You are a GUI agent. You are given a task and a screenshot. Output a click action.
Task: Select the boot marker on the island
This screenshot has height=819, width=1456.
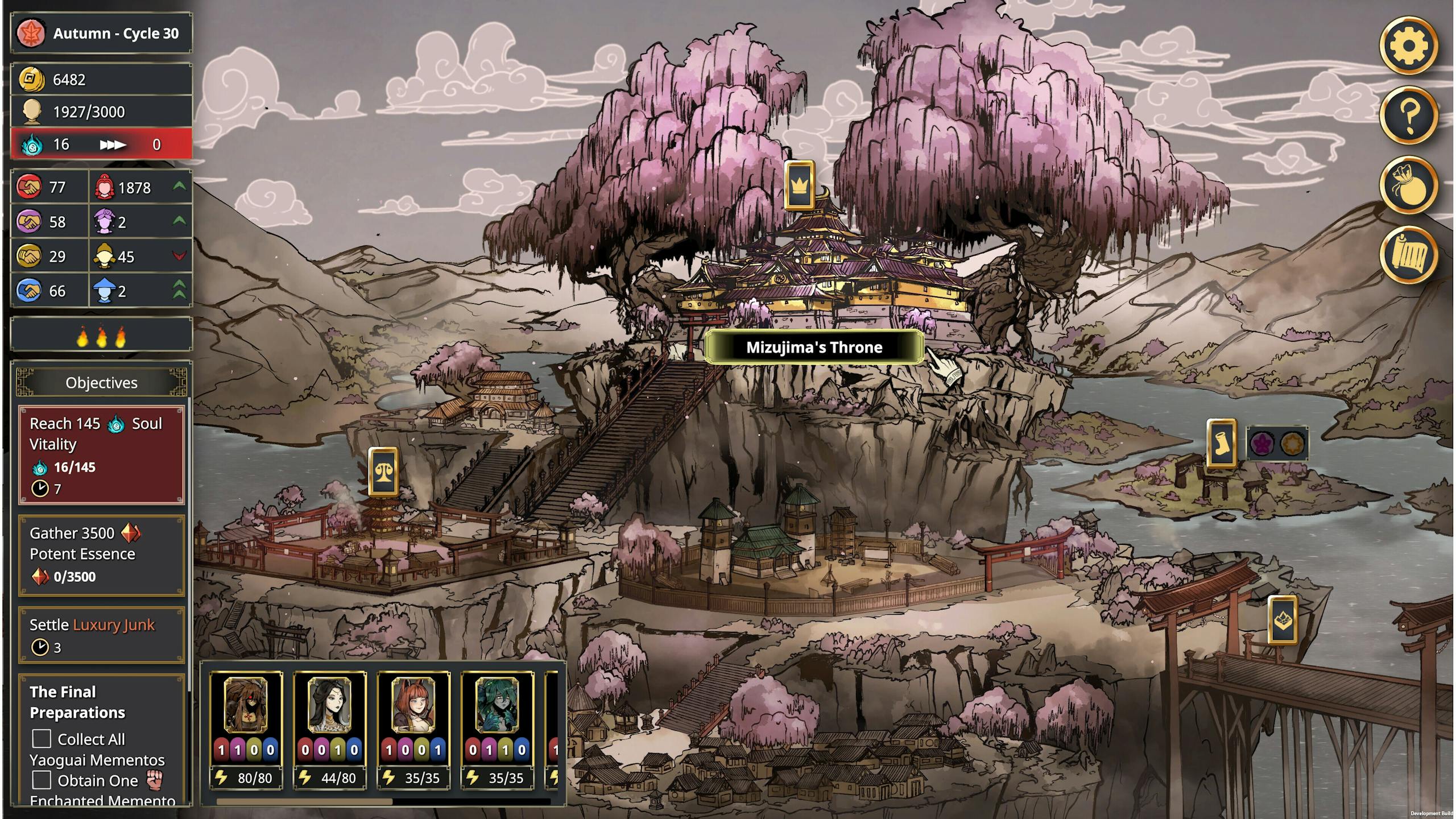click(1221, 444)
